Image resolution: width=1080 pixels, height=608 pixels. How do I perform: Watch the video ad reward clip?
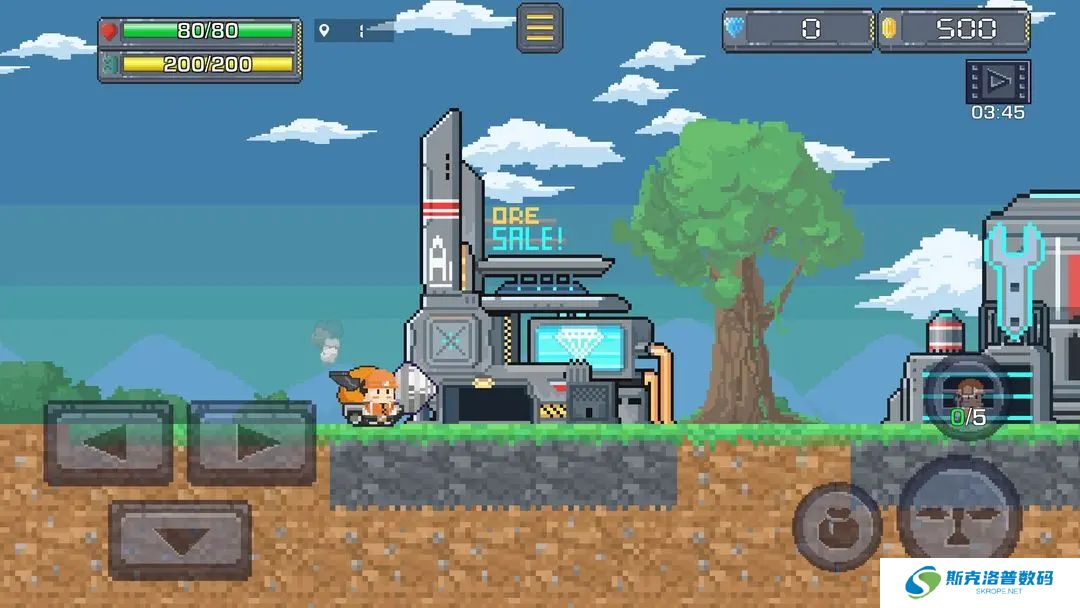pyautogui.click(x=997, y=81)
